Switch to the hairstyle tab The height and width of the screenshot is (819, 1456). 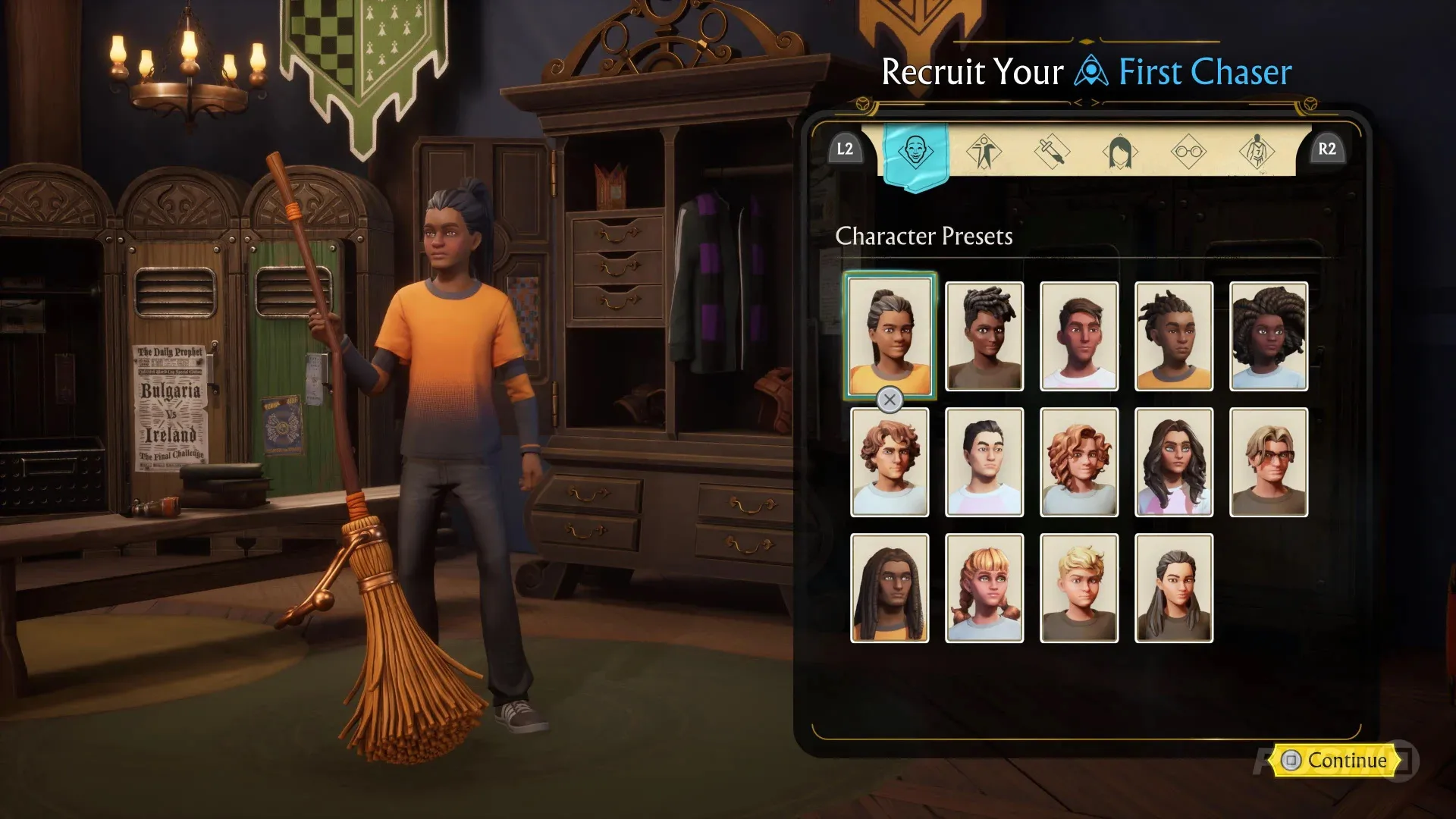pos(1120,151)
